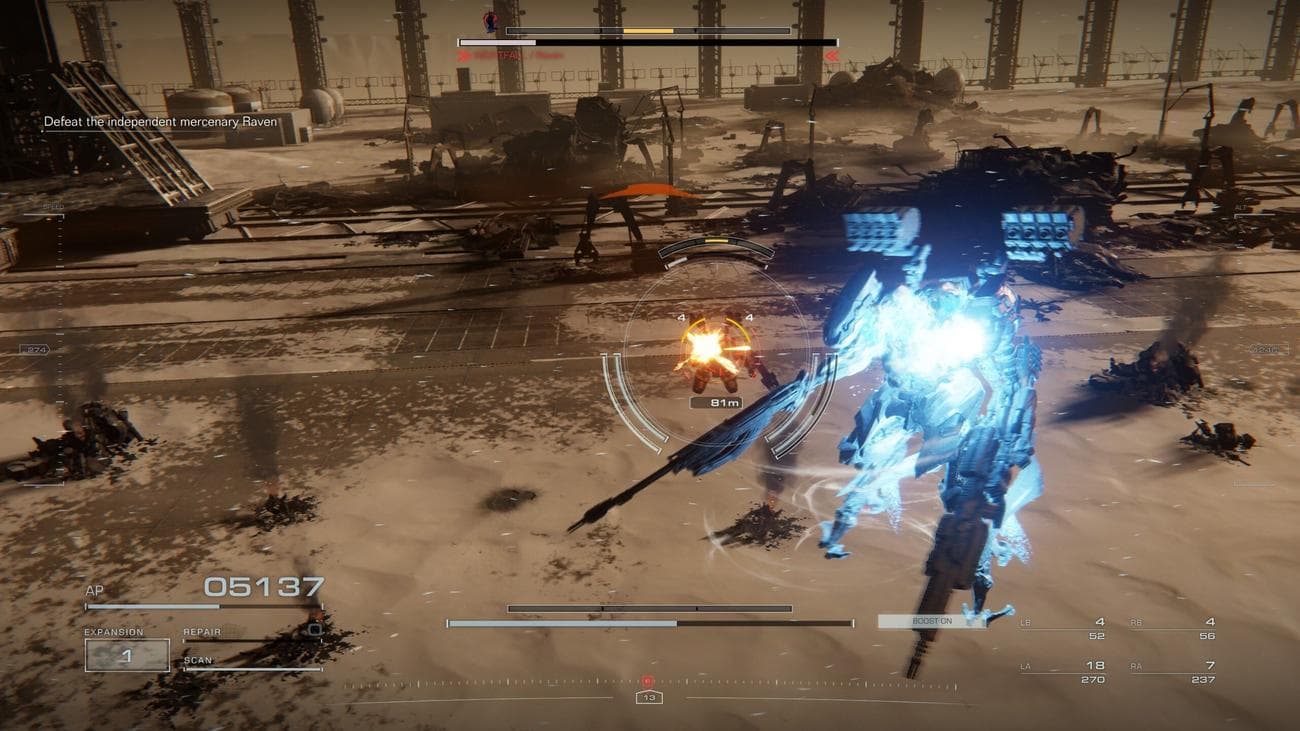Select the compass heading marker labeled 13
This screenshot has height=731, width=1300.
(x=651, y=699)
